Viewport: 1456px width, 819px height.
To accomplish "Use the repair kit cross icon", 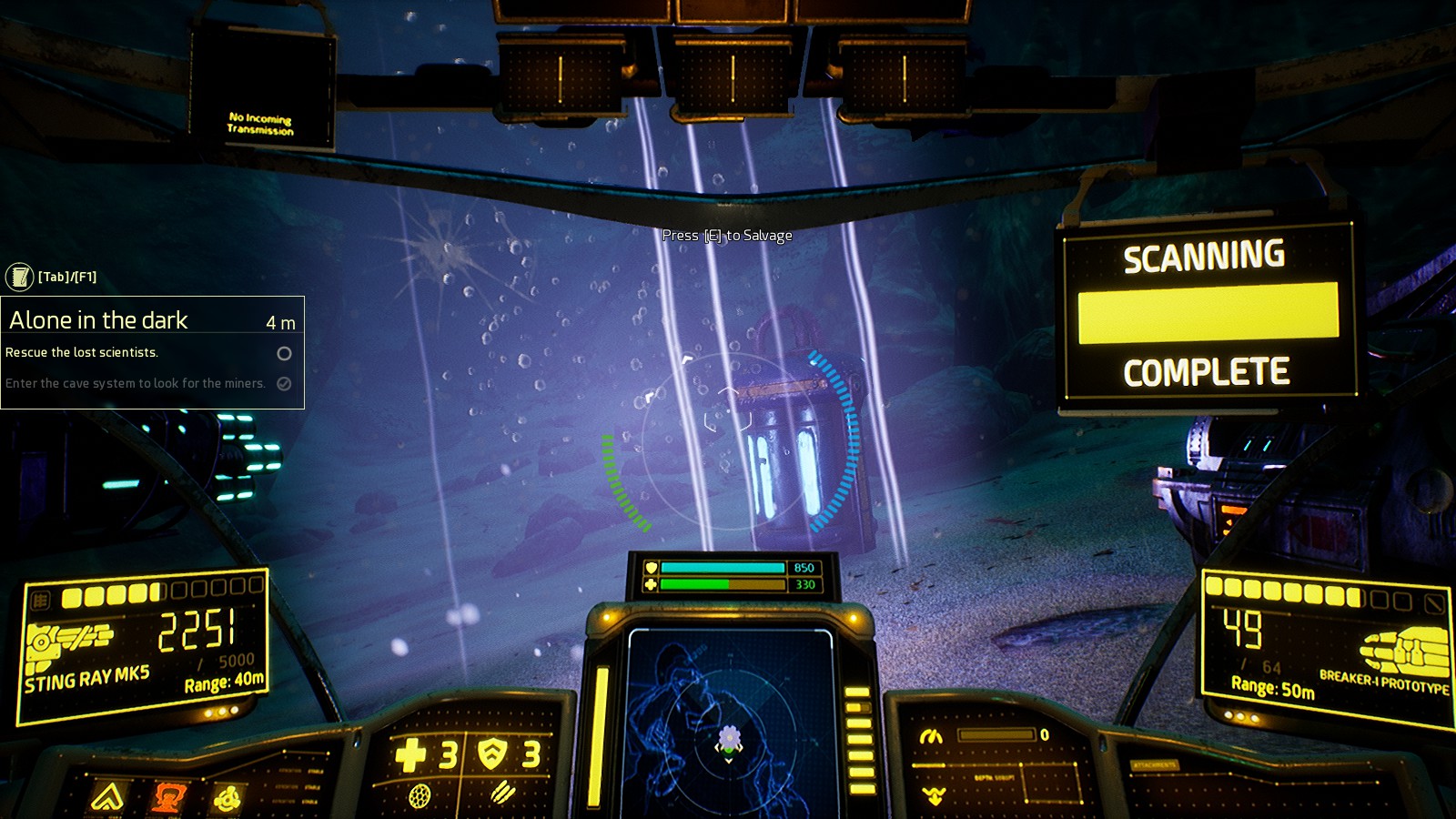I will click(x=410, y=754).
